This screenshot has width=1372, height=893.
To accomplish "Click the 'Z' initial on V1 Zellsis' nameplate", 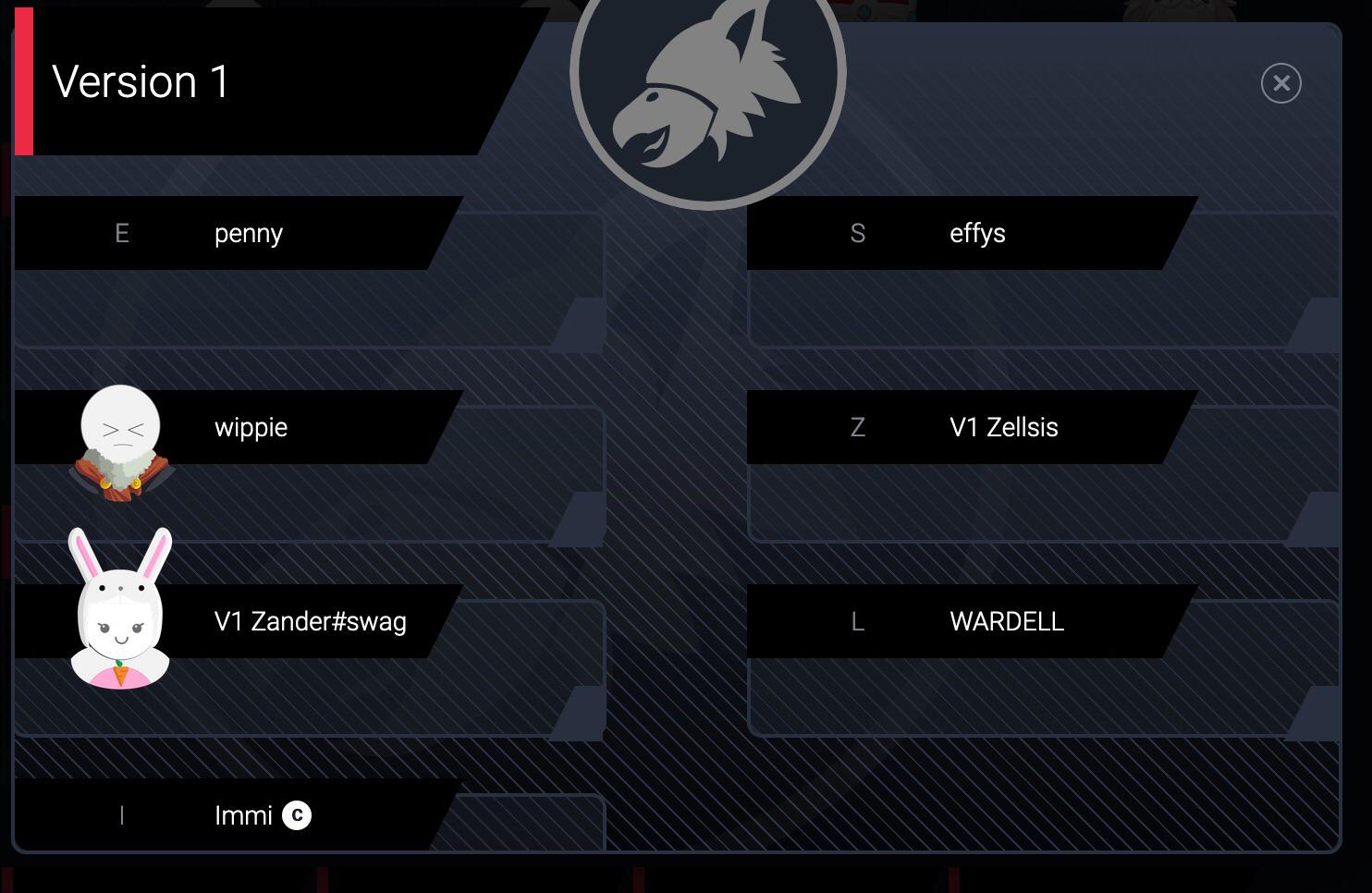I will click(858, 427).
